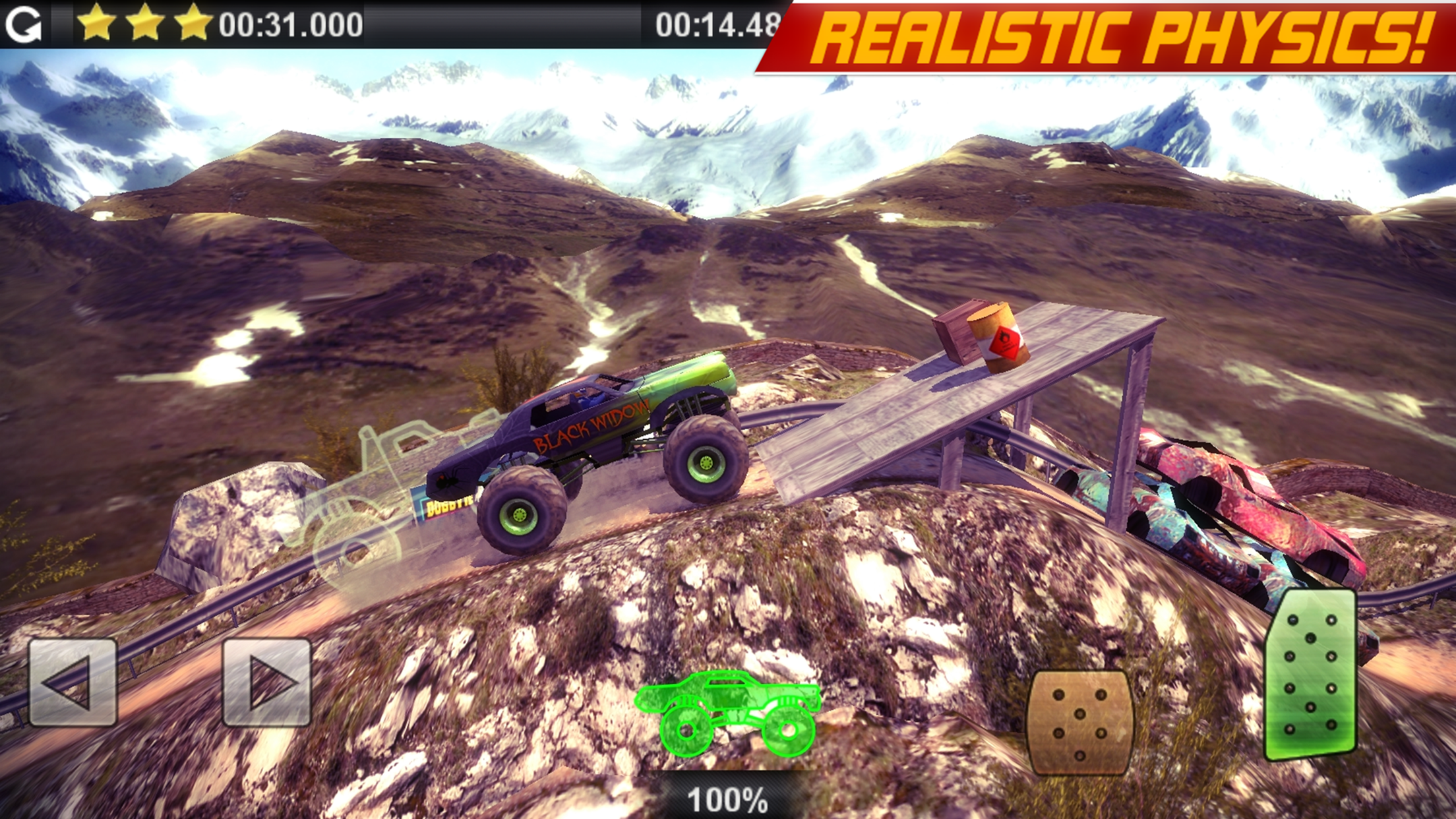1456x819 pixels.
Task: Click the restart arrow icon
Action: [x=24, y=25]
